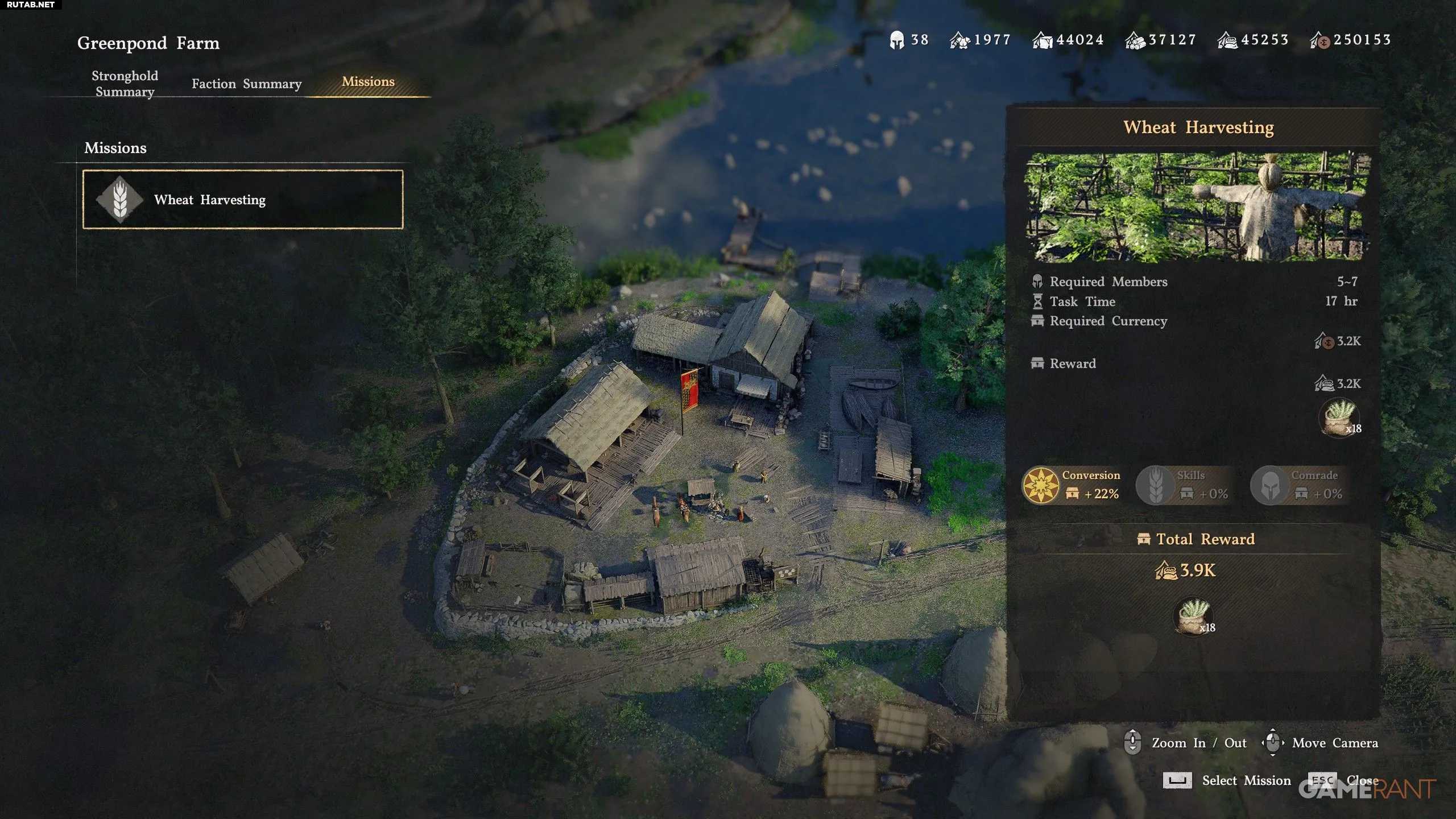Select the Missions tab

tap(368, 82)
